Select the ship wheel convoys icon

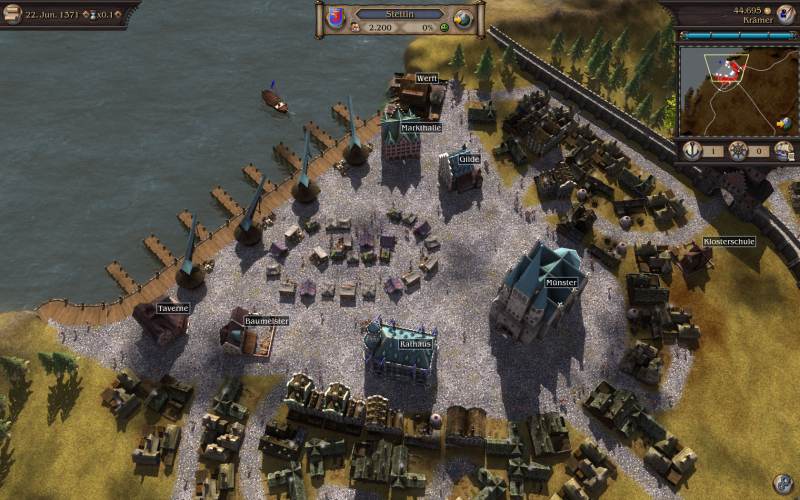point(738,150)
